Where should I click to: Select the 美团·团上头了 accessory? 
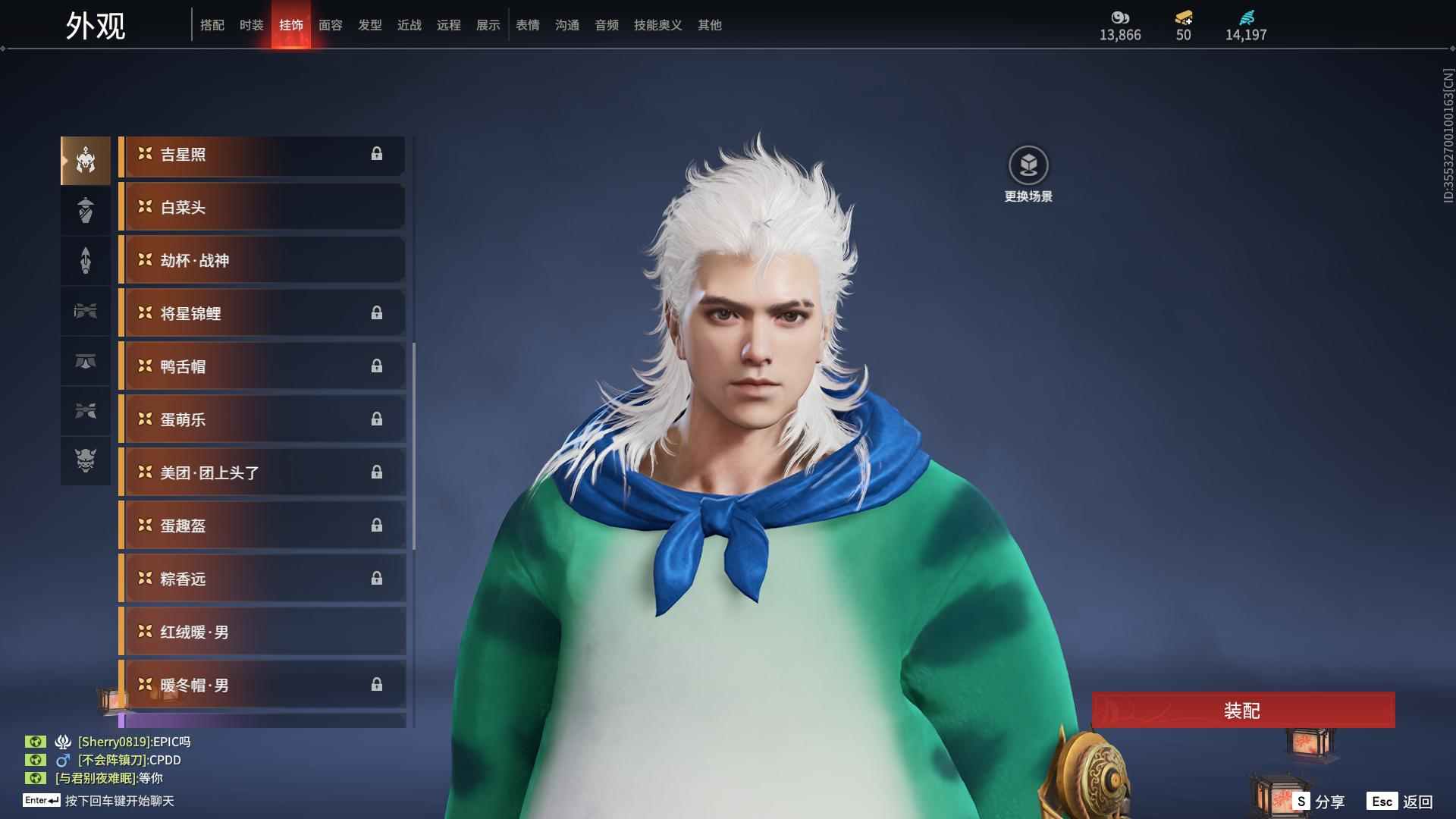[x=262, y=472]
